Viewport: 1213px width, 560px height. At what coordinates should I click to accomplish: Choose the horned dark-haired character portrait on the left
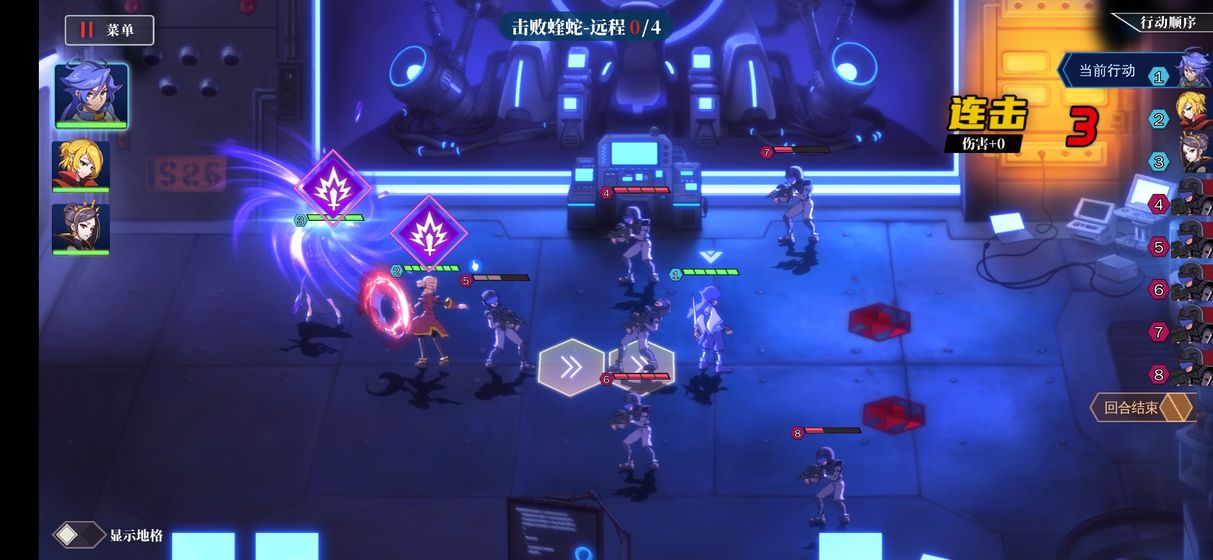pos(81,229)
